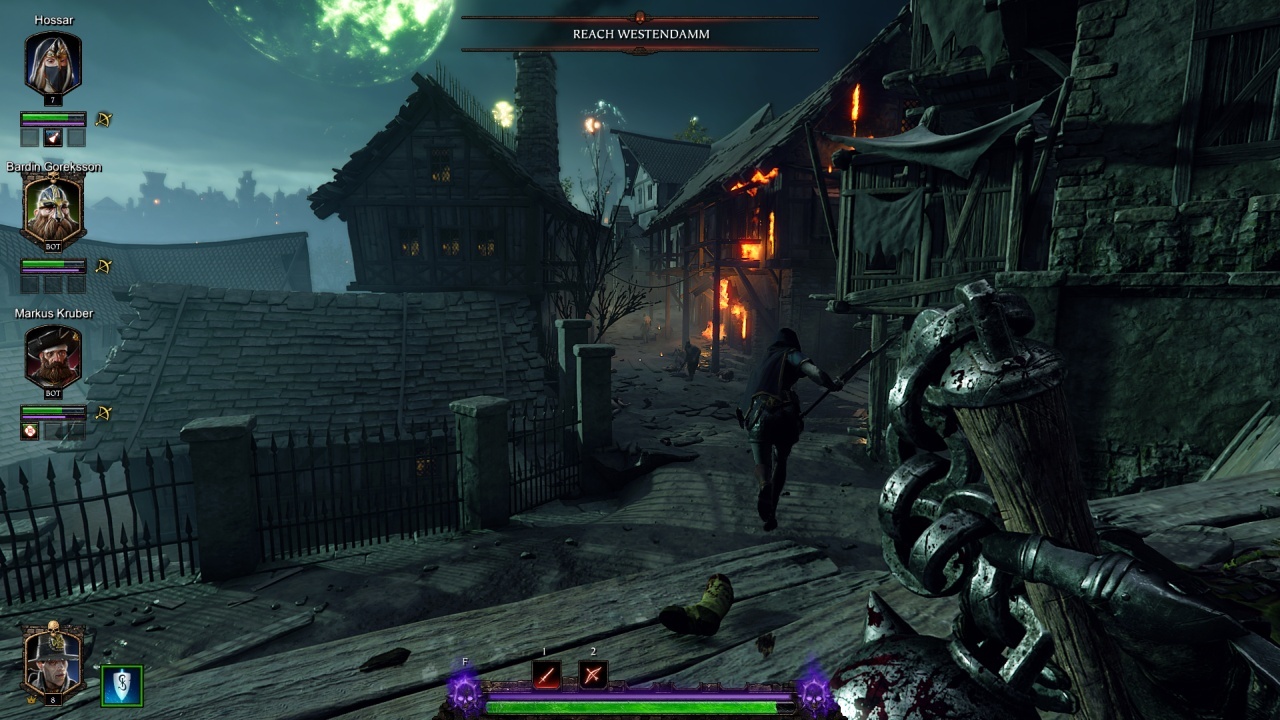Image resolution: width=1280 pixels, height=720 pixels.
Task: Select the potion item in Hossar's inventory
Action: coord(53,138)
